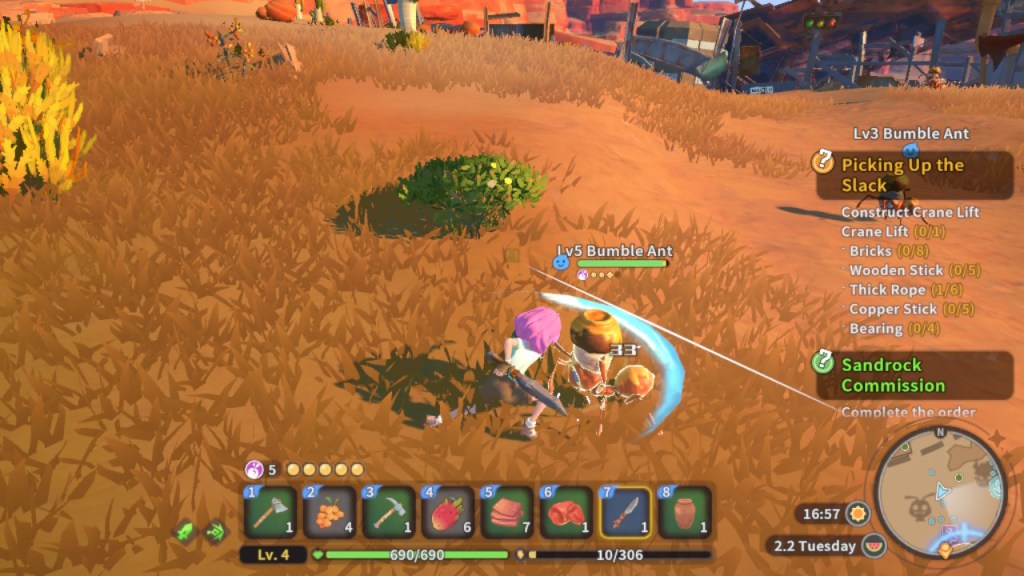Click the single green leaf buff icon
Screen dimensions: 1024x576
[x=184, y=532]
